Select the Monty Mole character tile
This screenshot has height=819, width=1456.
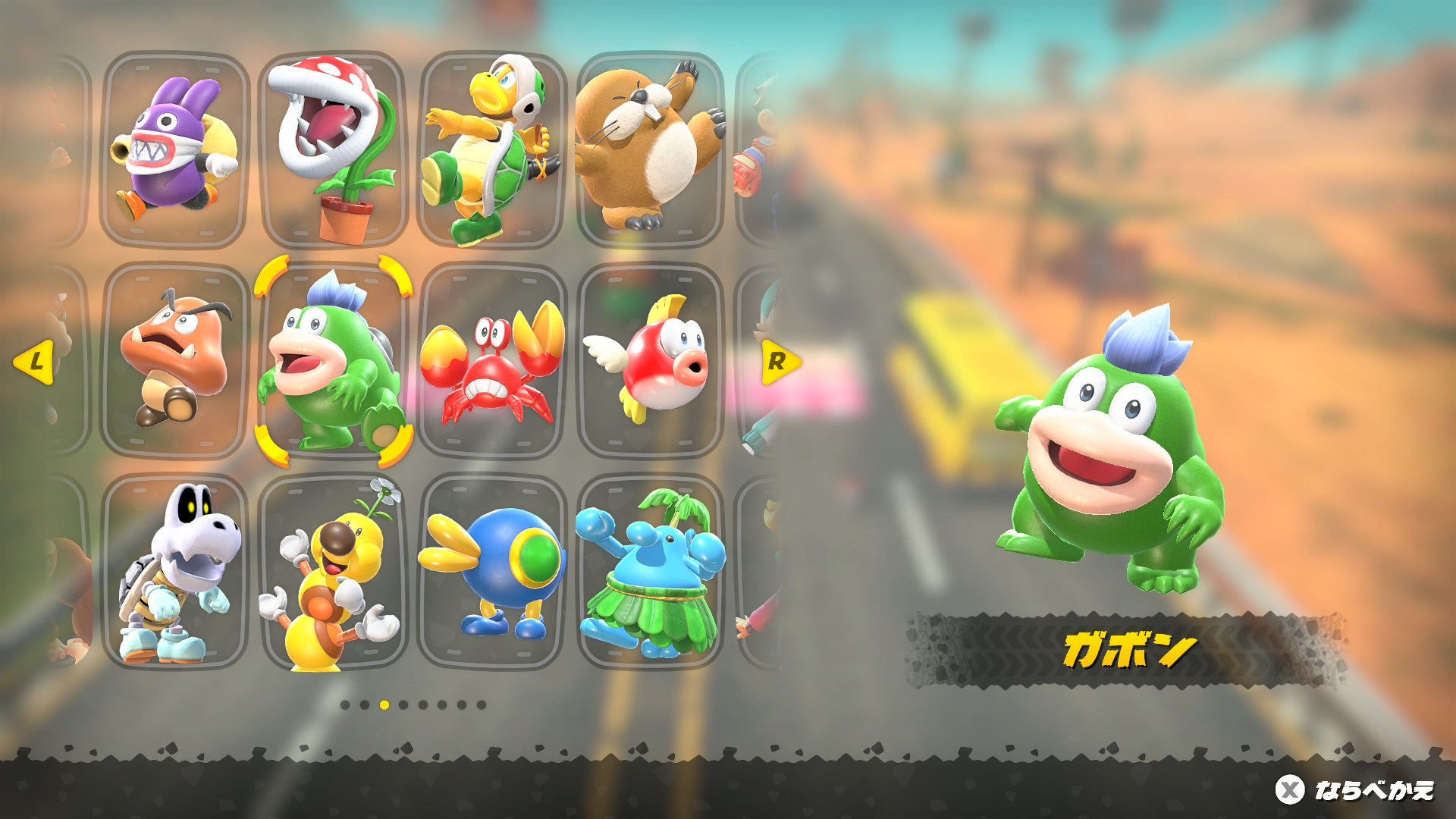[x=650, y=149]
